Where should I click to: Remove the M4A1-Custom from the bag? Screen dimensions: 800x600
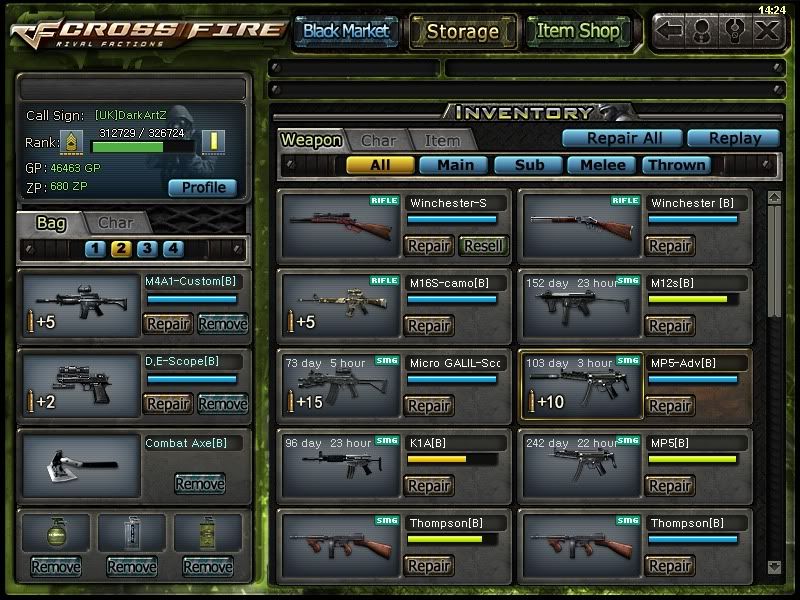point(222,323)
